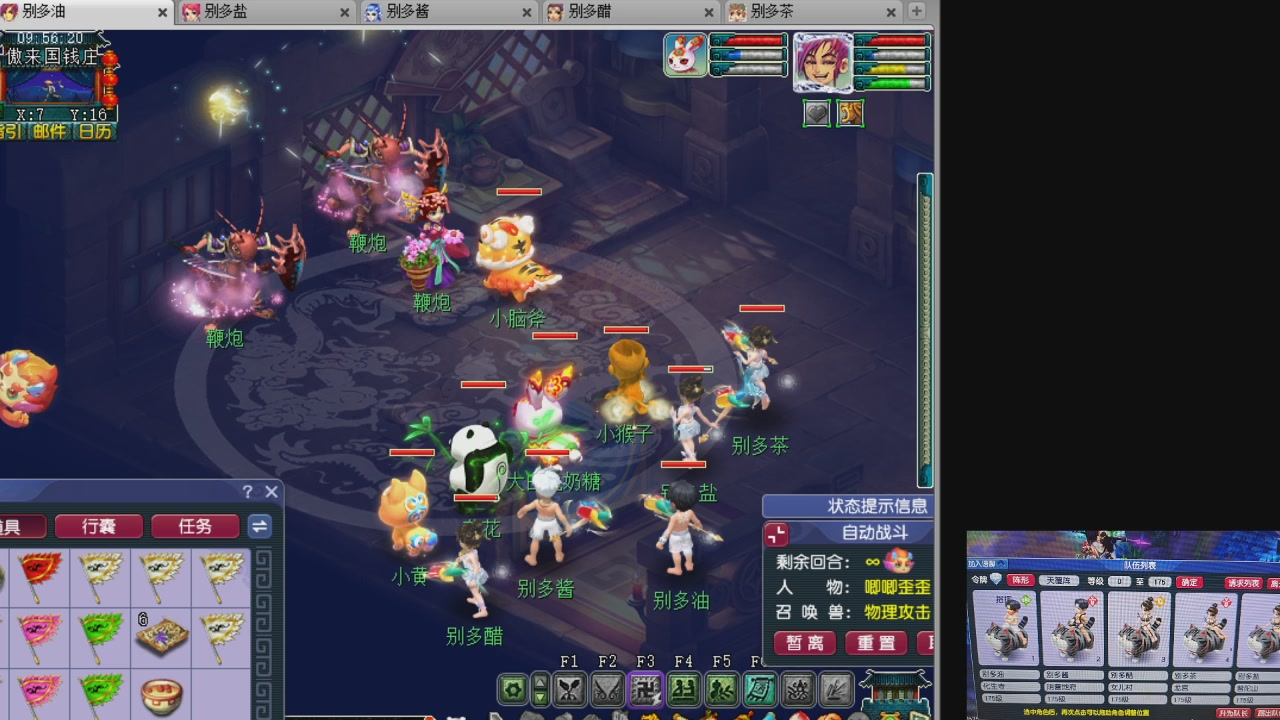The height and width of the screenshot is (720, 1280).
Task: Open the 任务 quest tab in the inventory panel
Action: (x=194, y=526)
